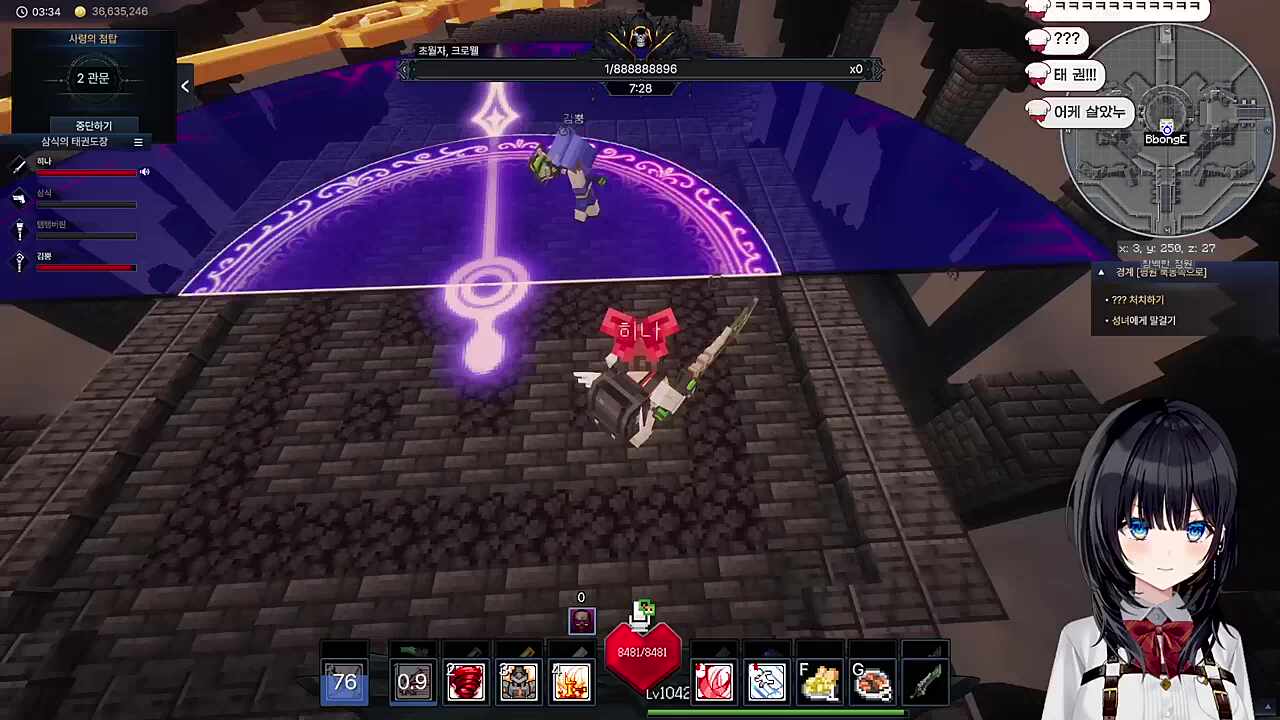Collapse the quest tracker with the triangle

pos(1101,272)
